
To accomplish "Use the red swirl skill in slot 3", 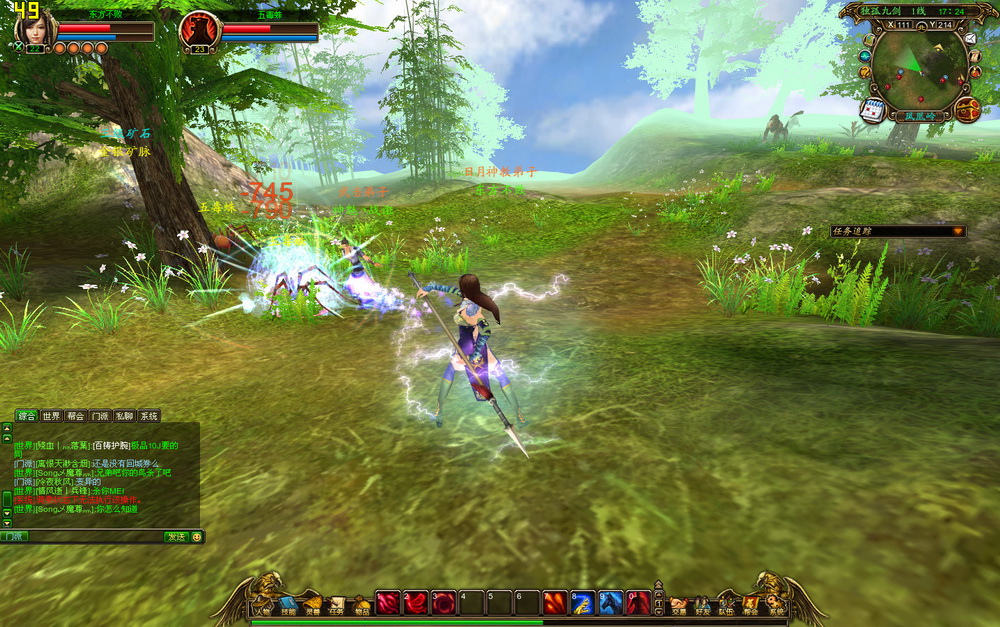I will click(444, 603).
